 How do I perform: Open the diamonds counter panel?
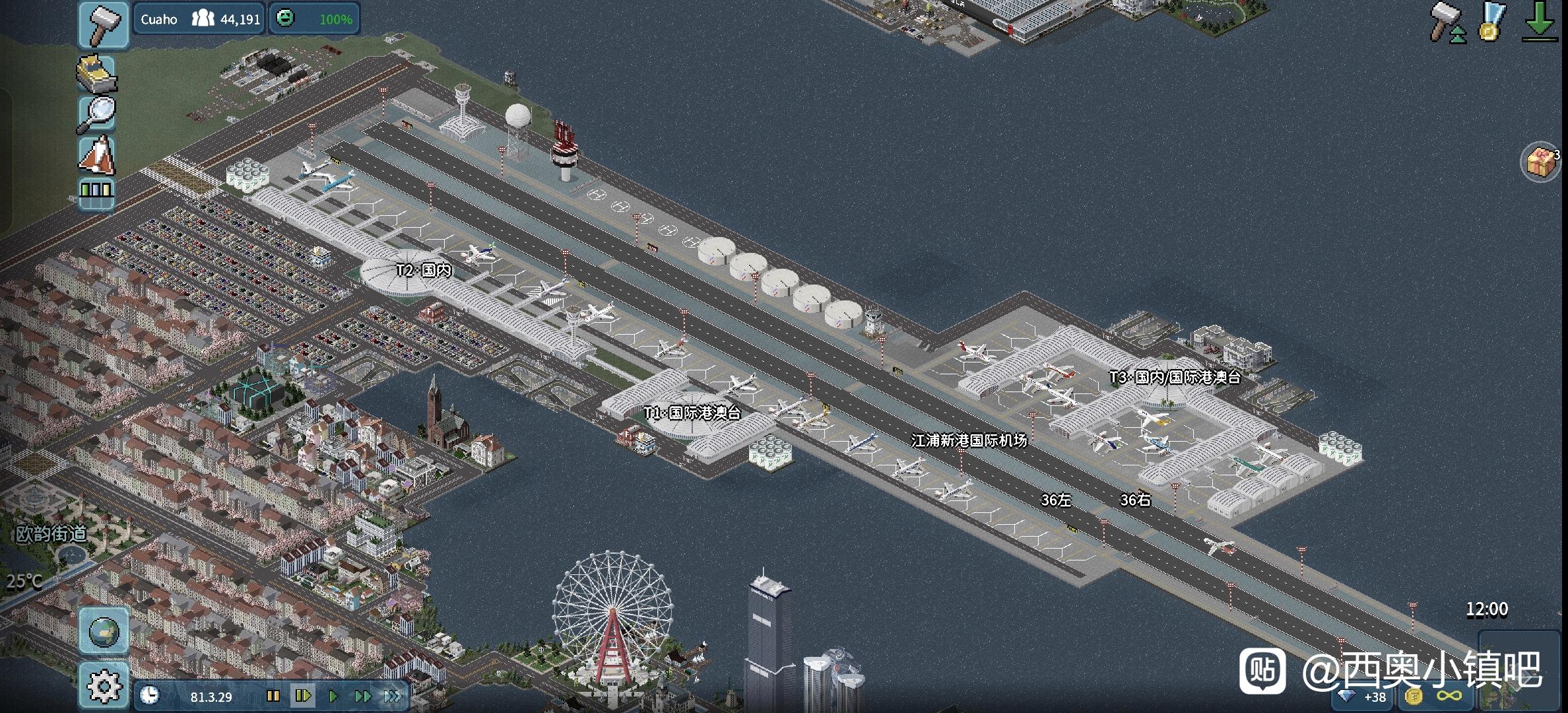click(x=1364, y=696)
